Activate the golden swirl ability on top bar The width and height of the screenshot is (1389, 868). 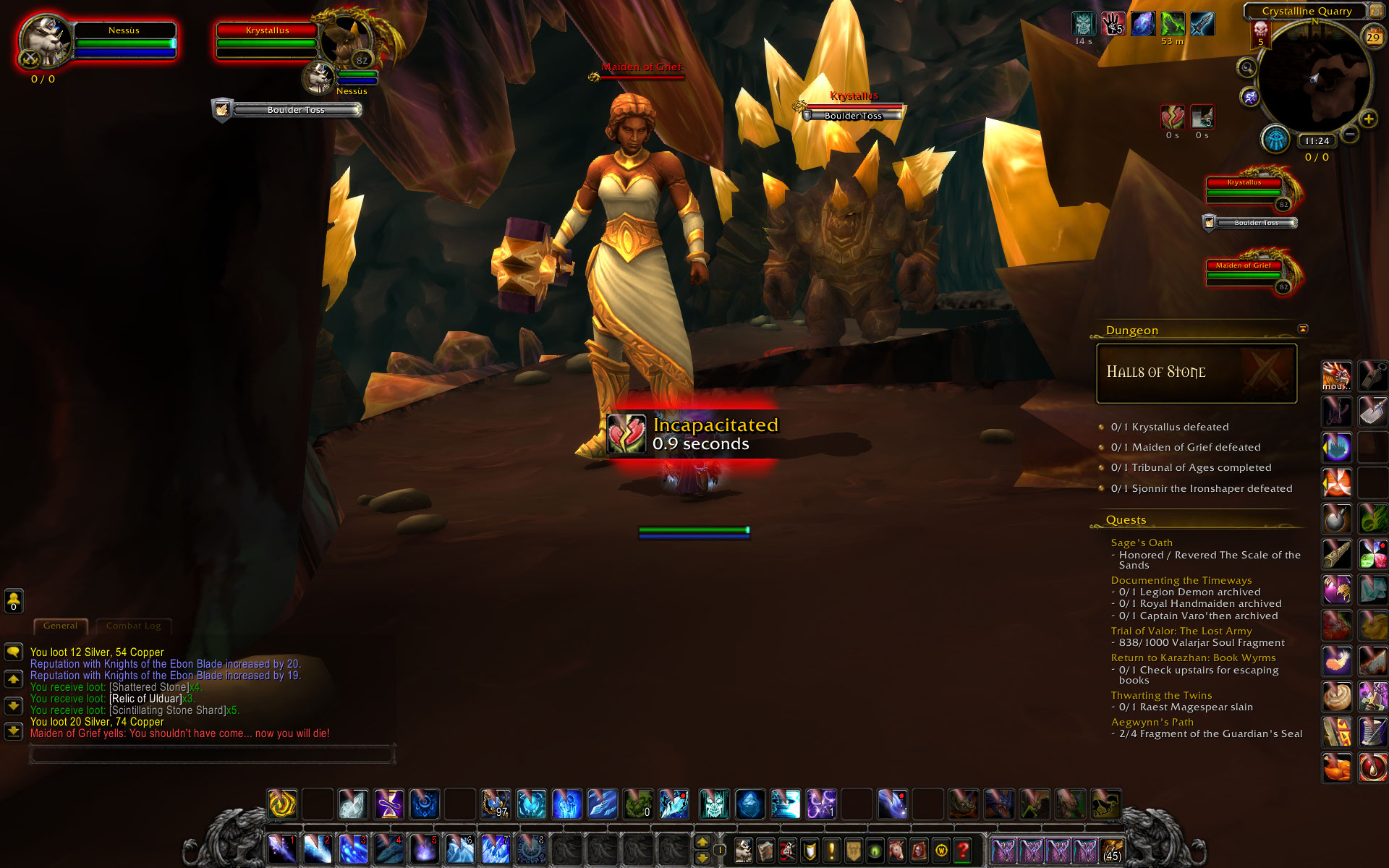click(x=282, y=804)
